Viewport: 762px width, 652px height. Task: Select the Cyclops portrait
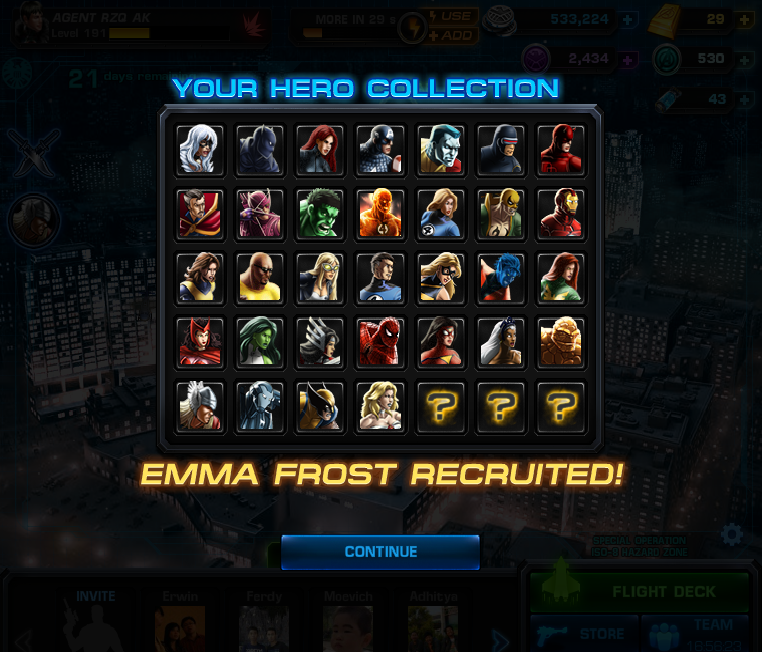(x=500, y=149)
